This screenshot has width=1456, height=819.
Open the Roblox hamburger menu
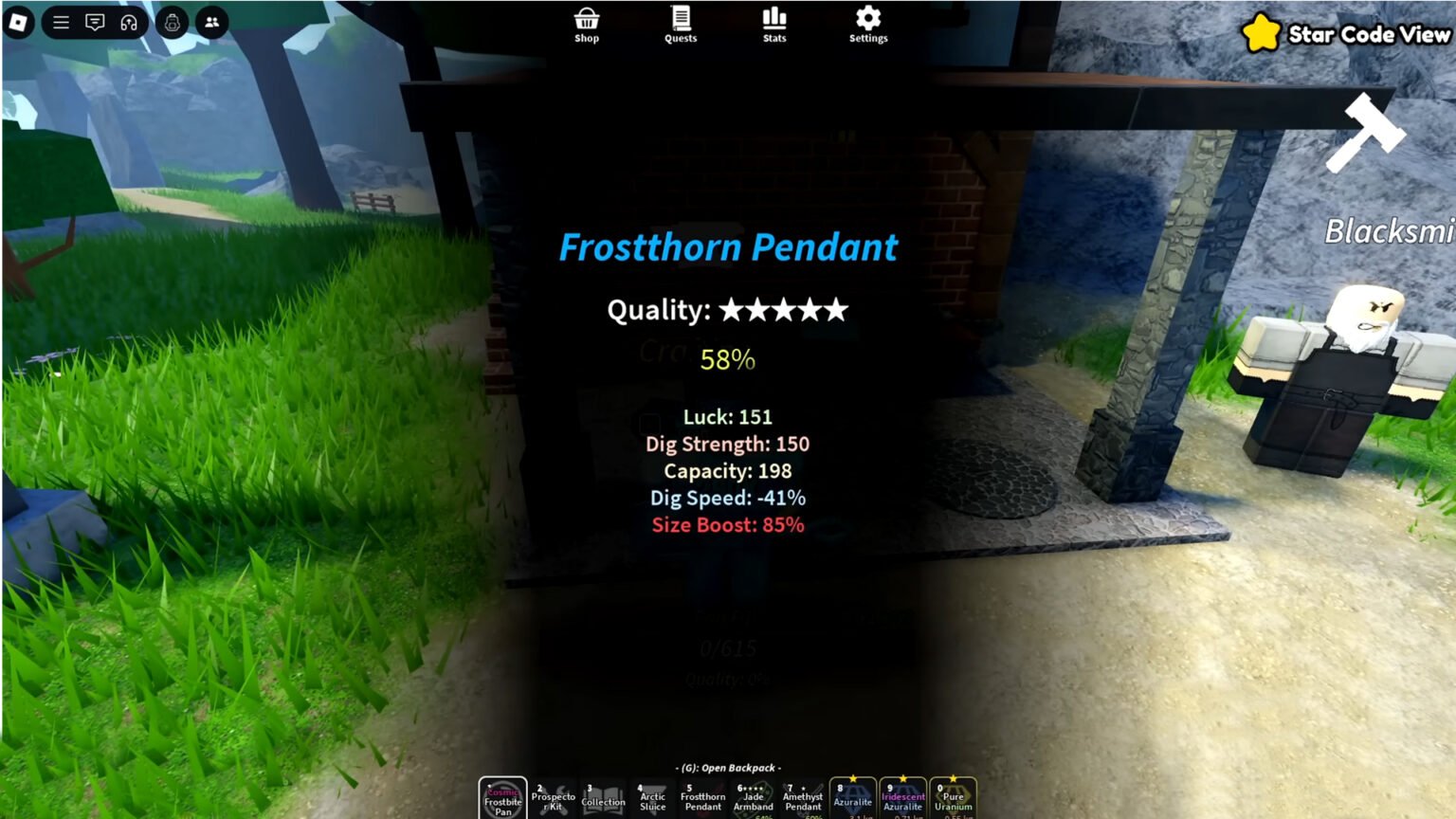[x=61, y=22]
